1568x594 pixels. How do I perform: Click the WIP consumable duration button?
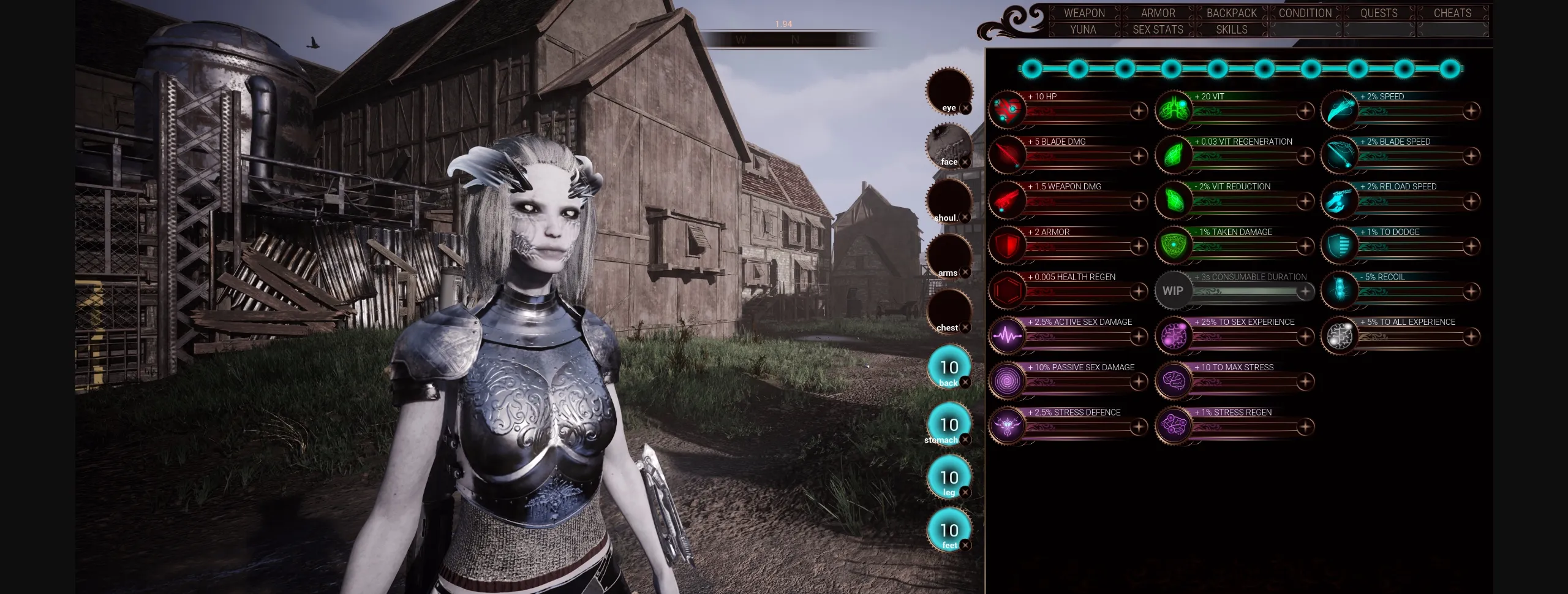[1173, 291]
